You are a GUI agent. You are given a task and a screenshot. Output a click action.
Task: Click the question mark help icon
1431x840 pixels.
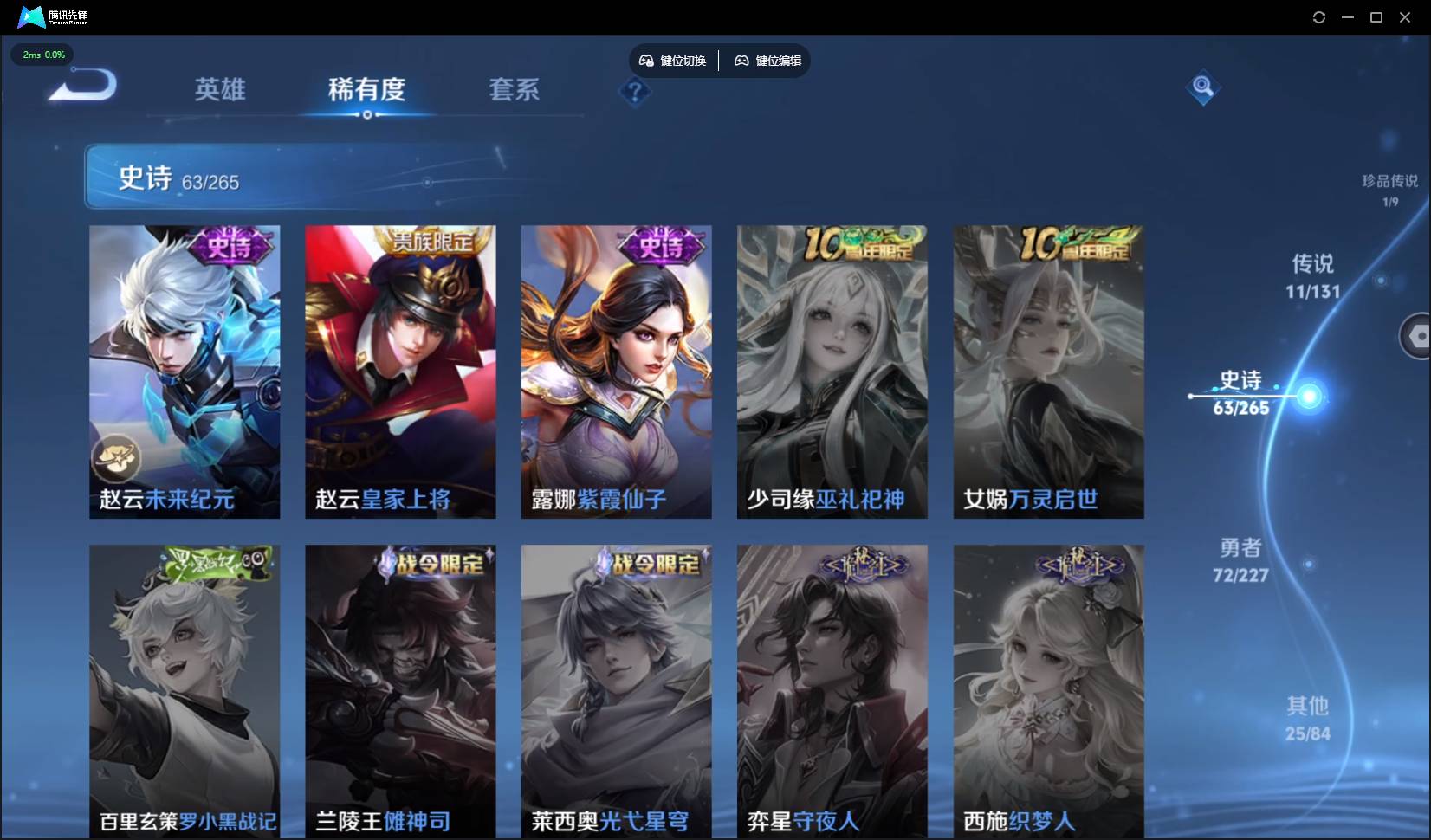click(x=635, y=92)
